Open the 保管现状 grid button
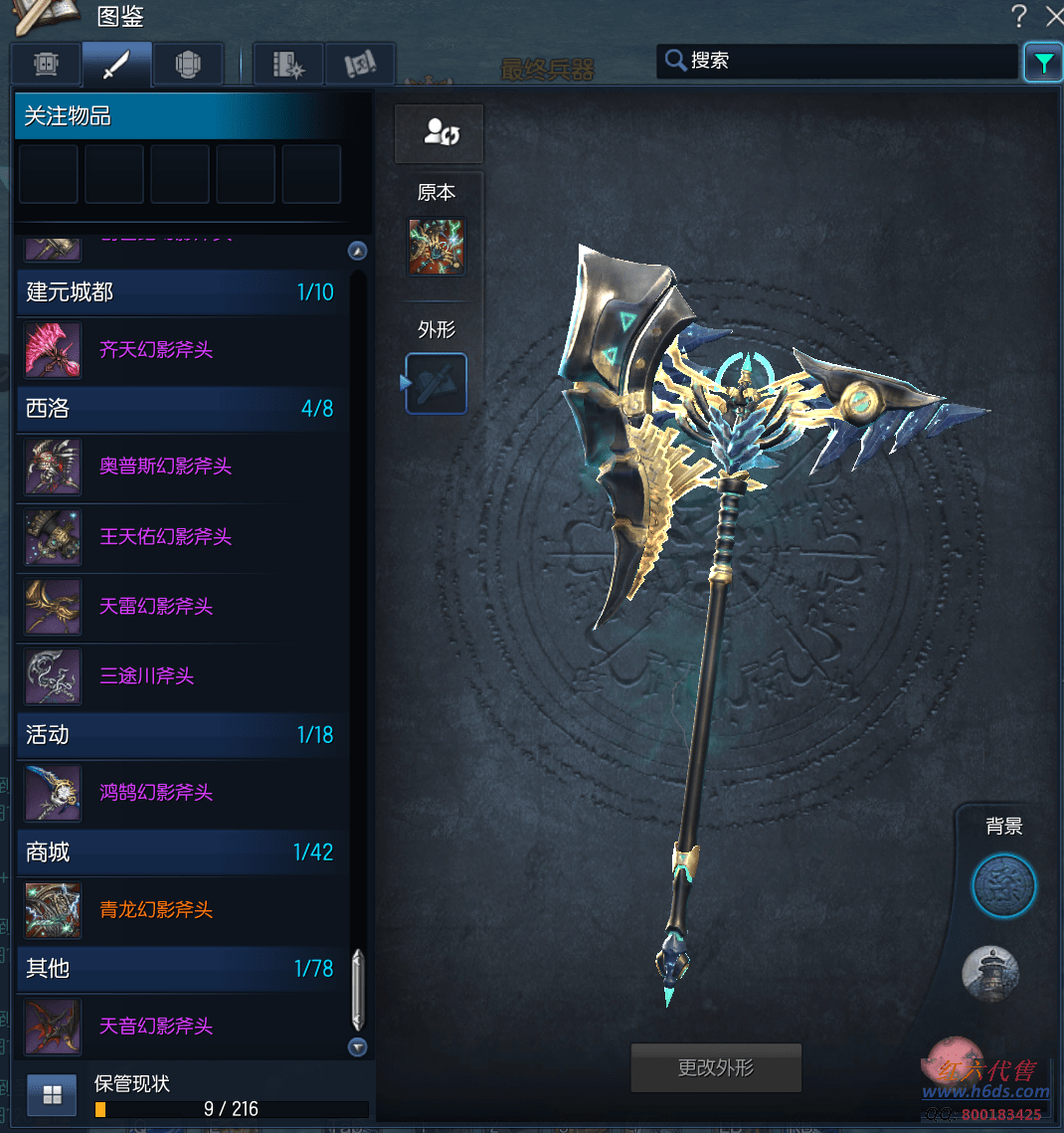Screen dimensions: 1064x1133 [52, 1095]
